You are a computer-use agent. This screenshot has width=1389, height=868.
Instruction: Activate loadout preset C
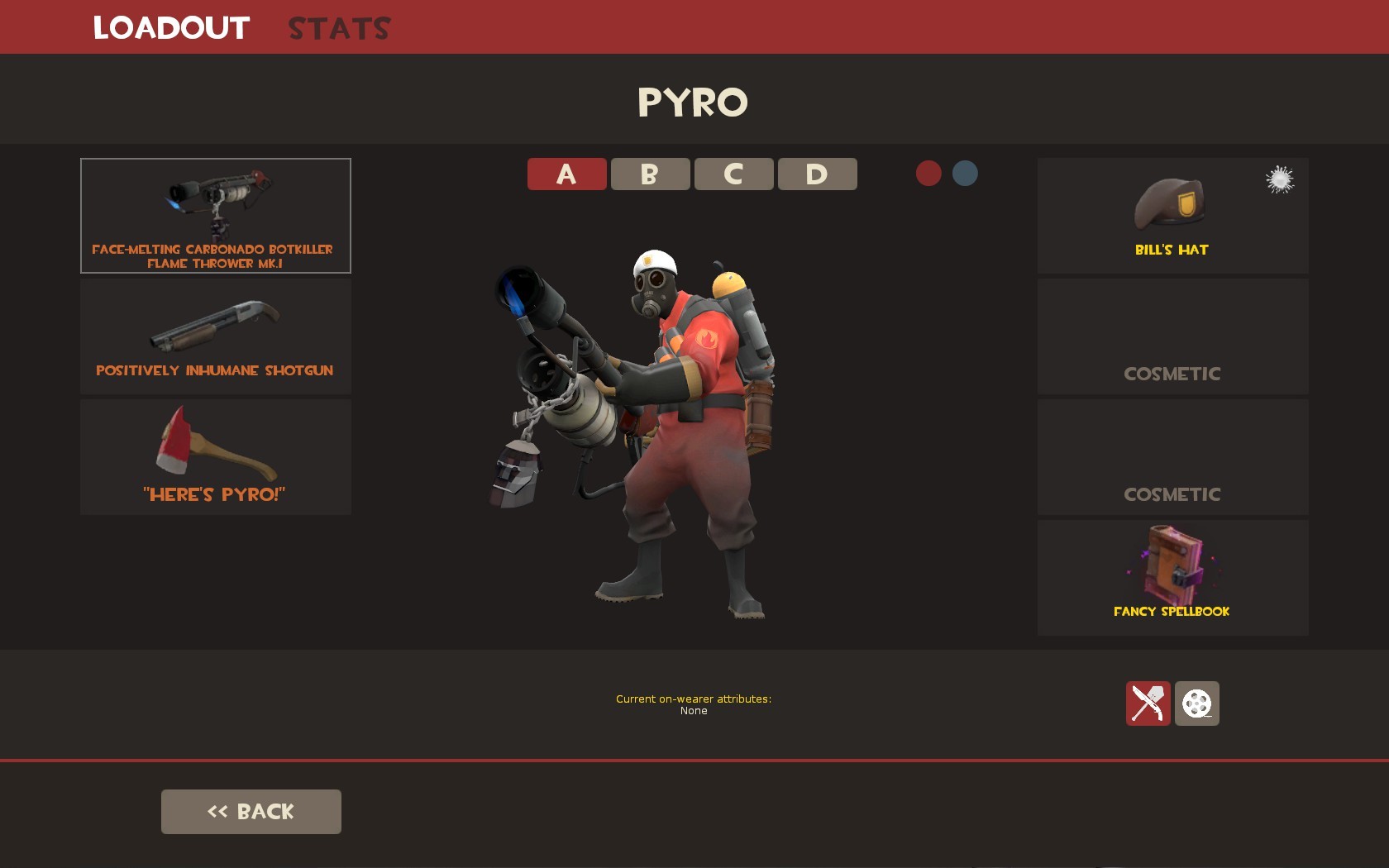pos(733,174)
